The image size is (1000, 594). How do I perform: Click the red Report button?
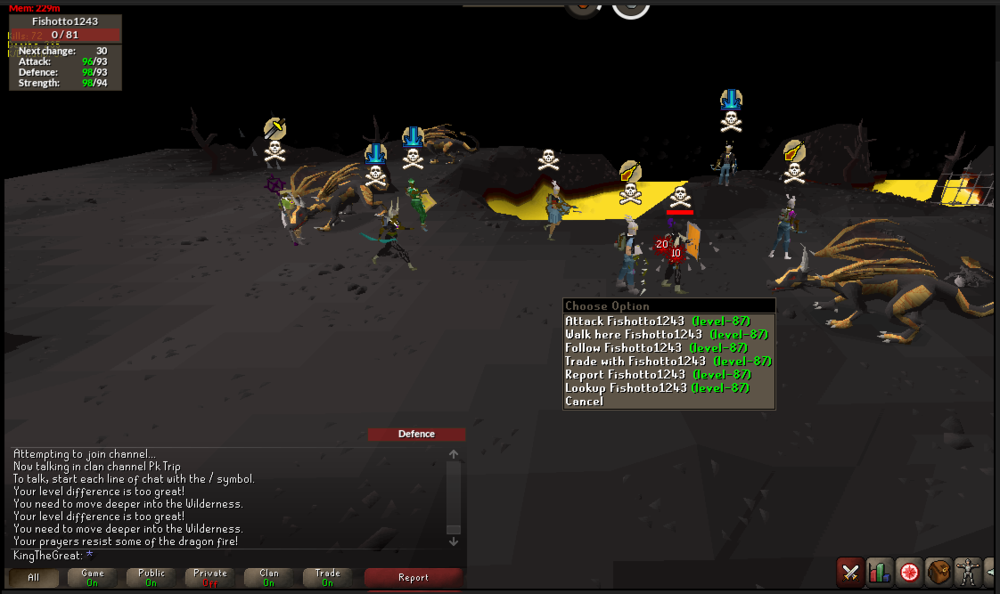(413, 577)
